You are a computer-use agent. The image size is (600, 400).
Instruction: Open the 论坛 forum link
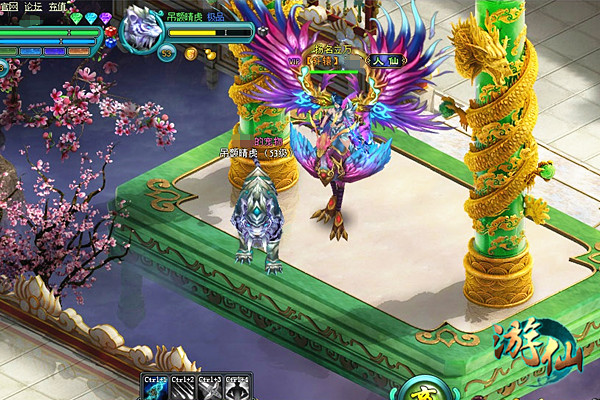(x=33, y=6)
